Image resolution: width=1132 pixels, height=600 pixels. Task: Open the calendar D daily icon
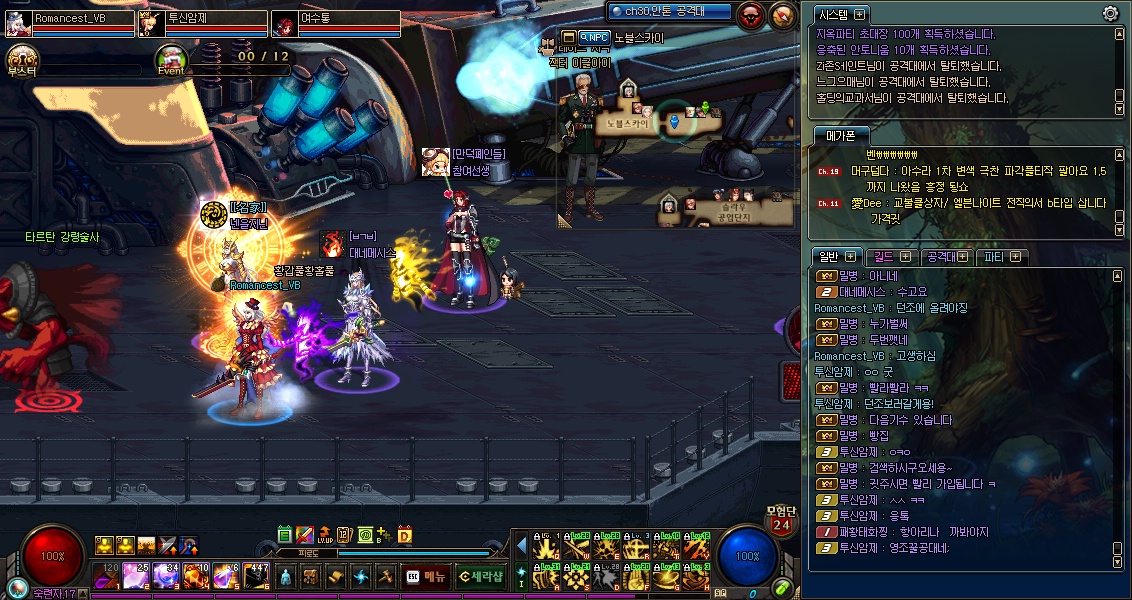[405, 535]
